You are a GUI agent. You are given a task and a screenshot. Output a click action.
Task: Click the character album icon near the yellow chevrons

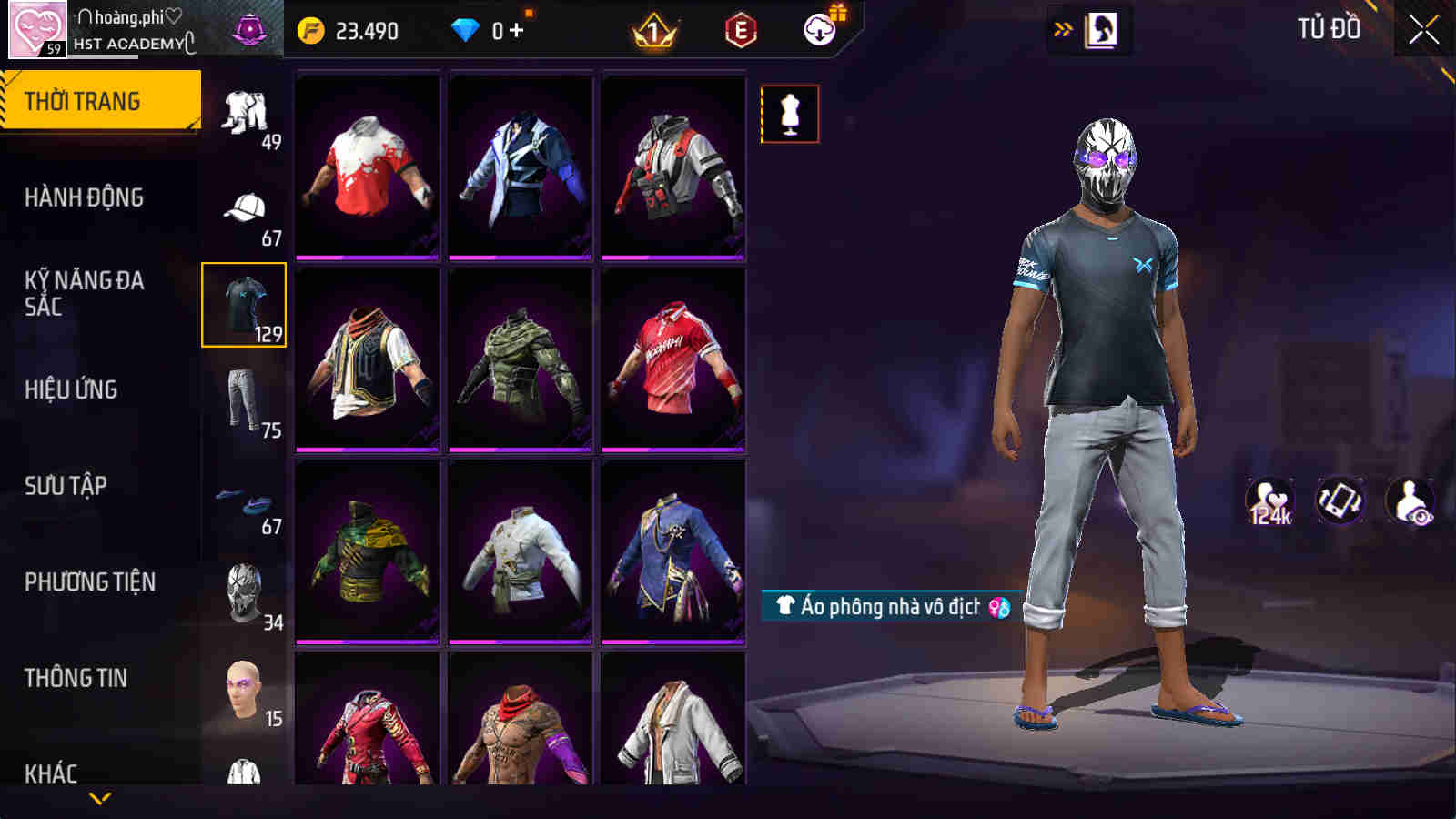[1102, 27]
